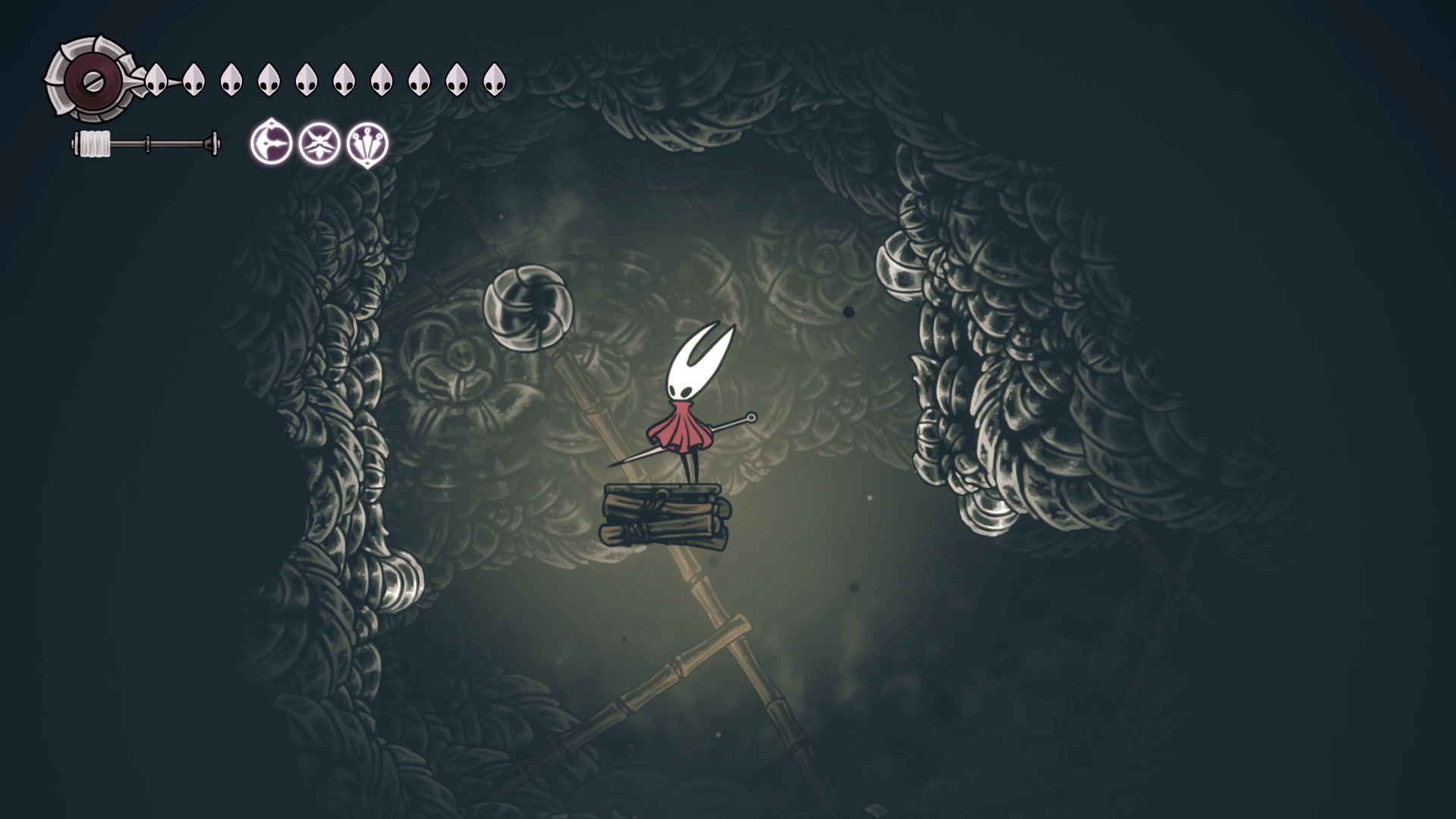The height and width of the screenshot is (819, 1456).
Task: Click the crest spool emblem
Action: pos(91,80)
